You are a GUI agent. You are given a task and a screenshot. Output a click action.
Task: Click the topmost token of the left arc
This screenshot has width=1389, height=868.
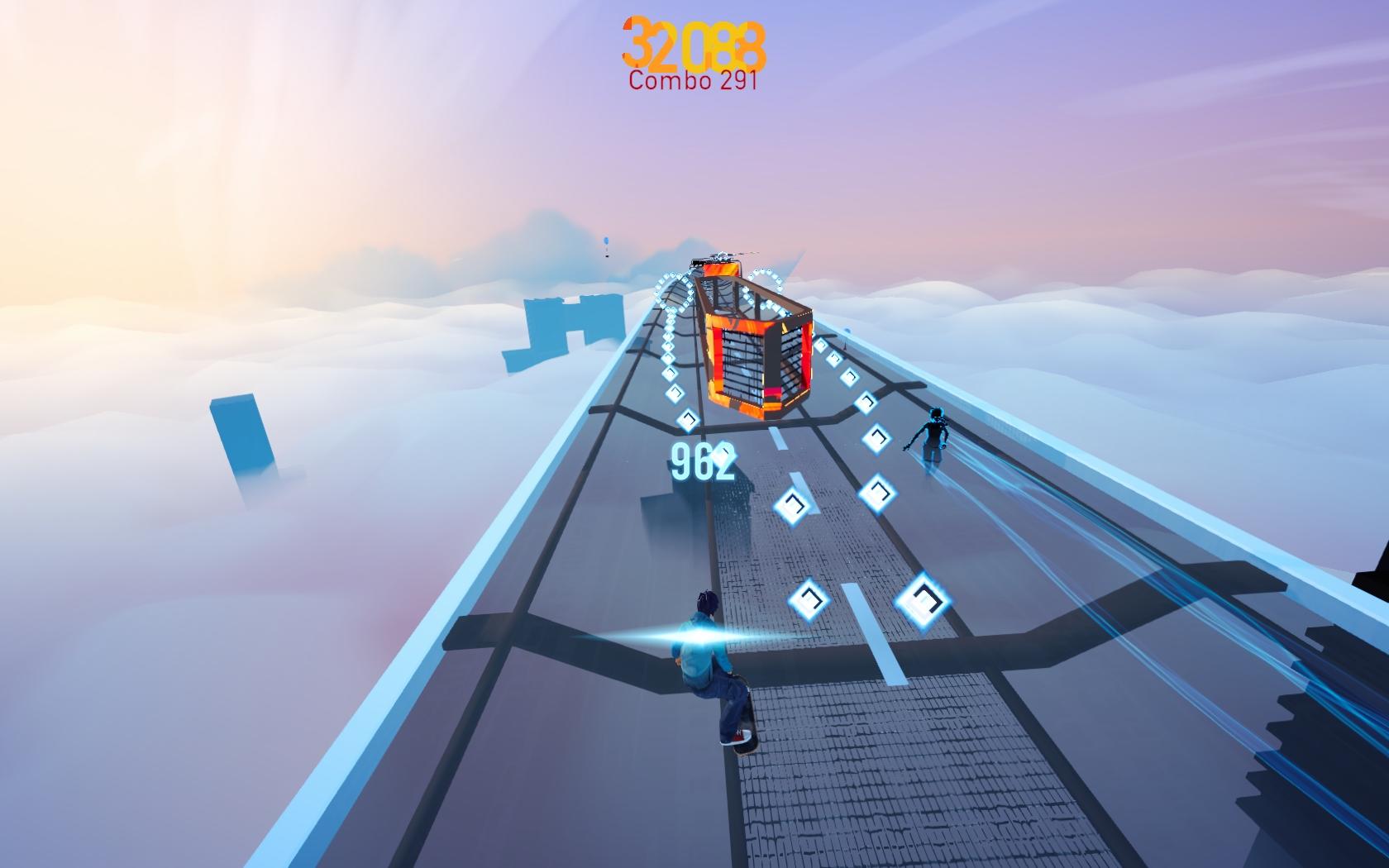671,274
